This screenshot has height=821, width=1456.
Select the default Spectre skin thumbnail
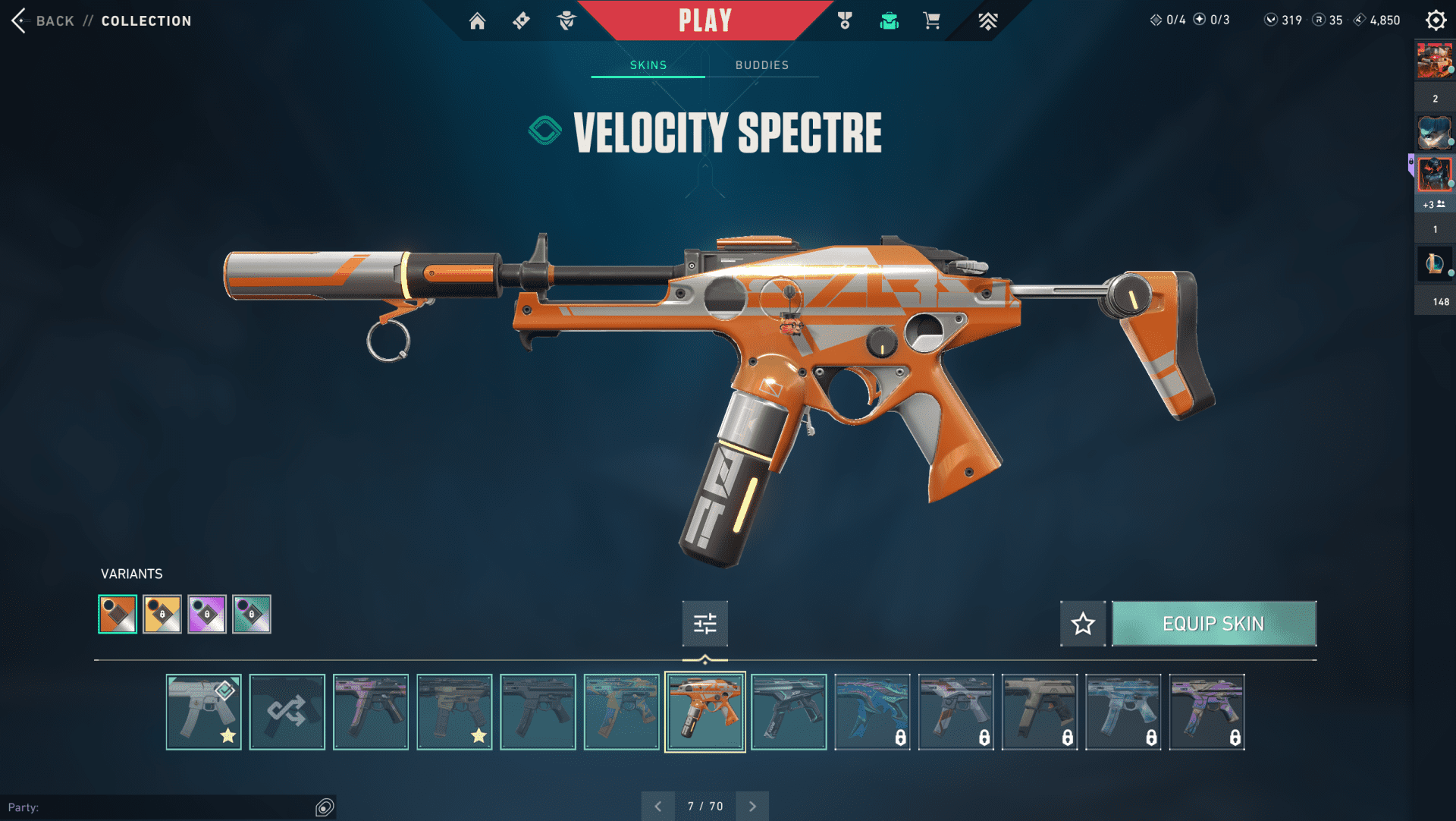pyautogui.click(x=203, y=712)
